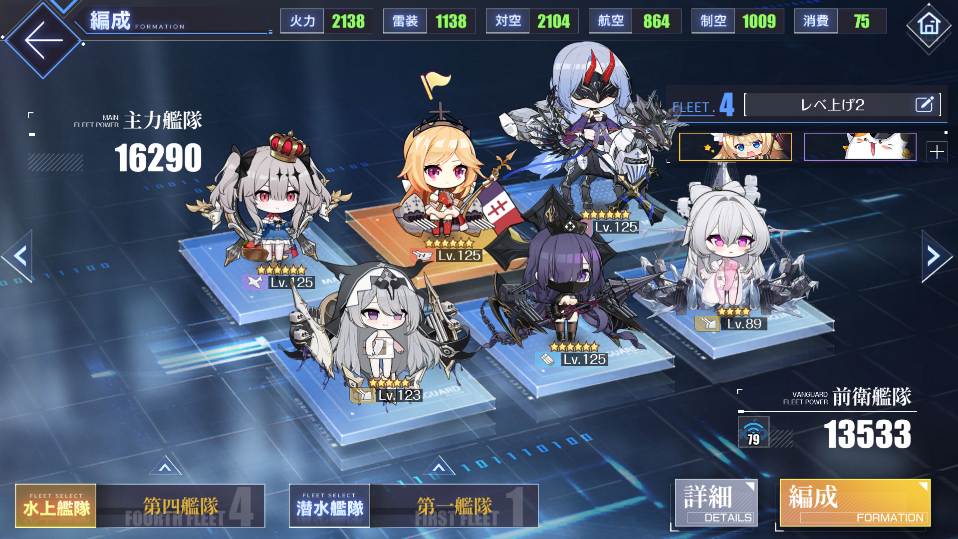This screenshot has height=539, width=958.
Task: Select the white cat commander portrait
Action: point(860,147)
